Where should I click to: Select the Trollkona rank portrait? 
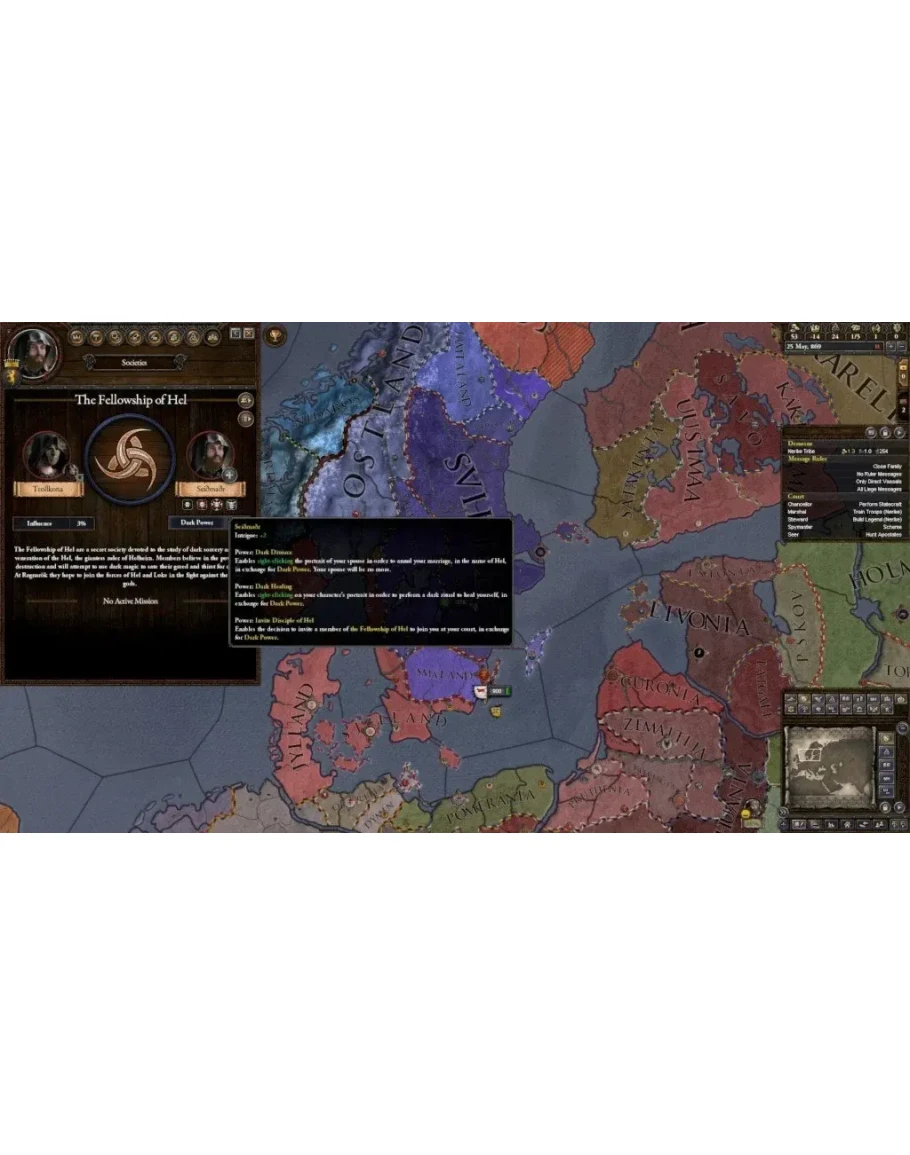pos(46,456)
